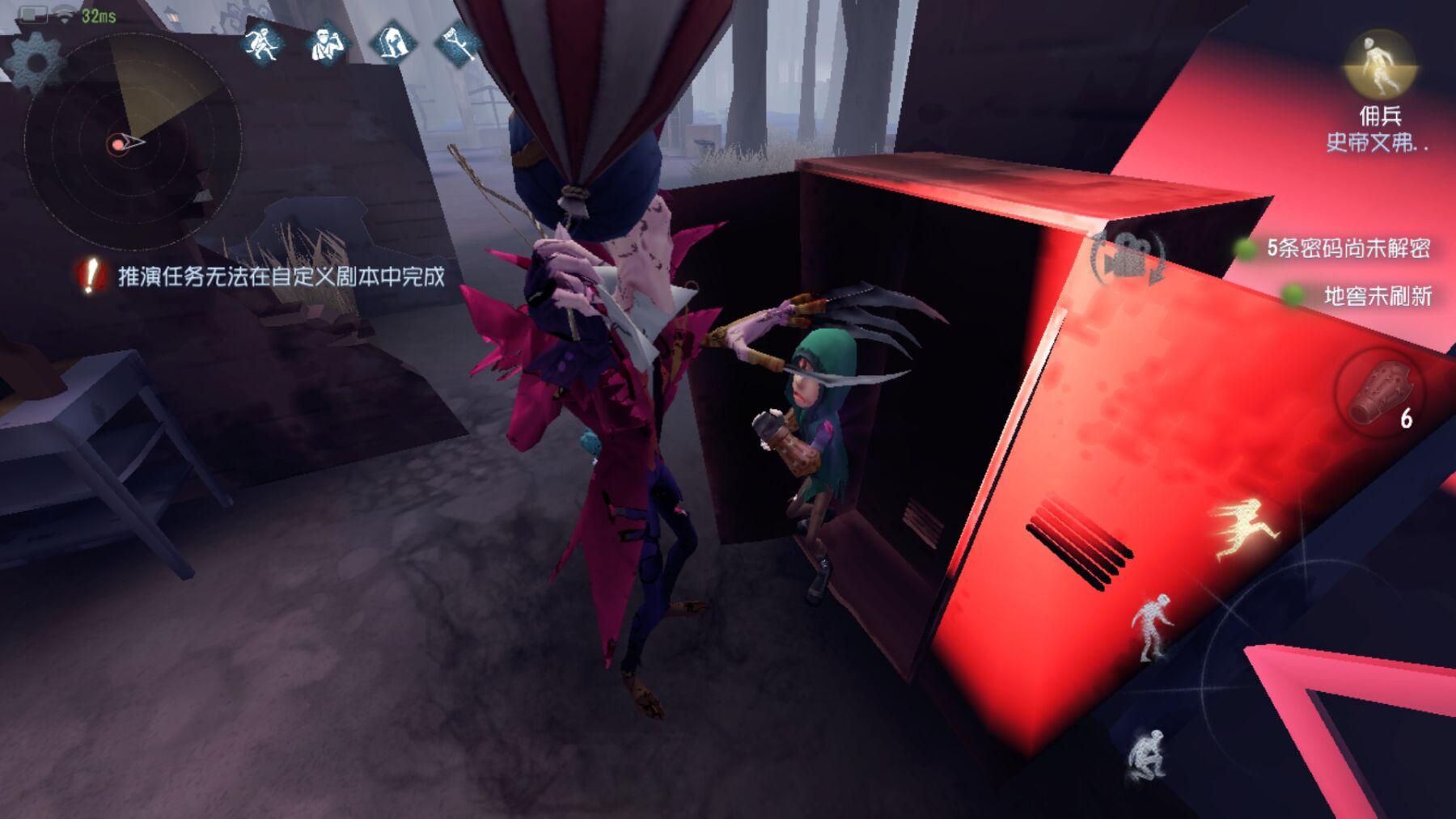
Task: Switch to the walking stance
Action: click(1151, 627)
